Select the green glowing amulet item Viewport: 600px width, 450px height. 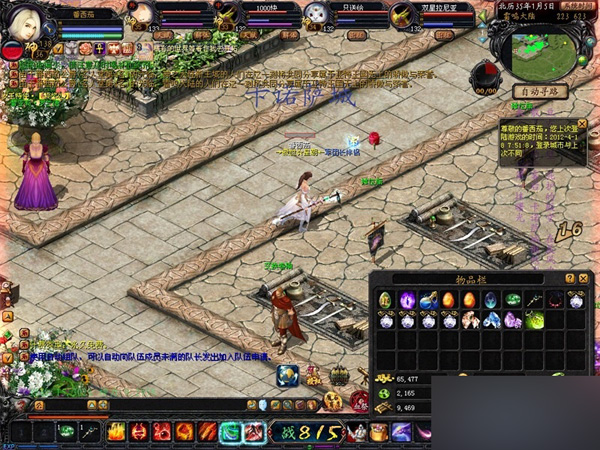click(534, 320)
